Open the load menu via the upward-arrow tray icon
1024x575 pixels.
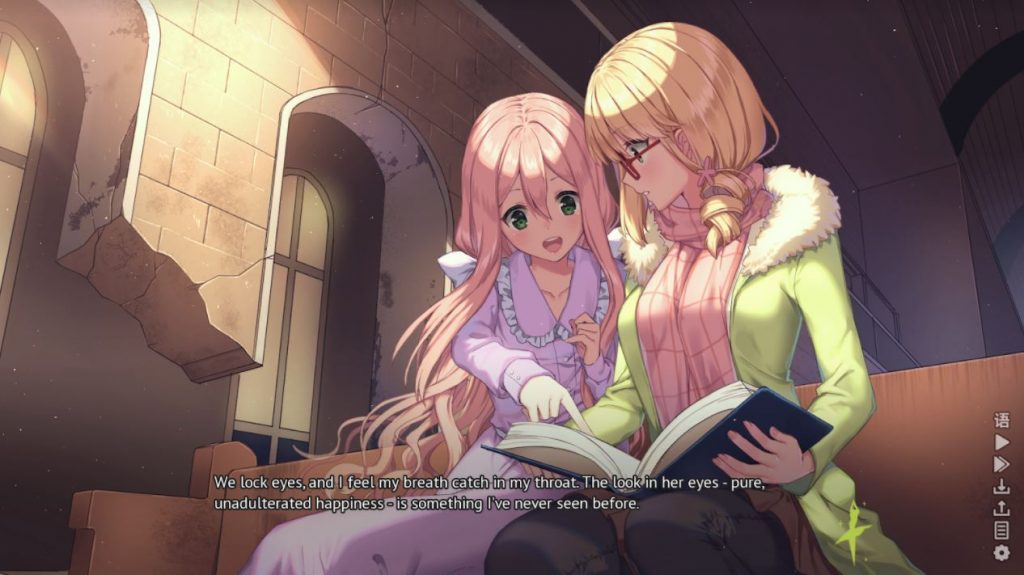[1001, 508]
